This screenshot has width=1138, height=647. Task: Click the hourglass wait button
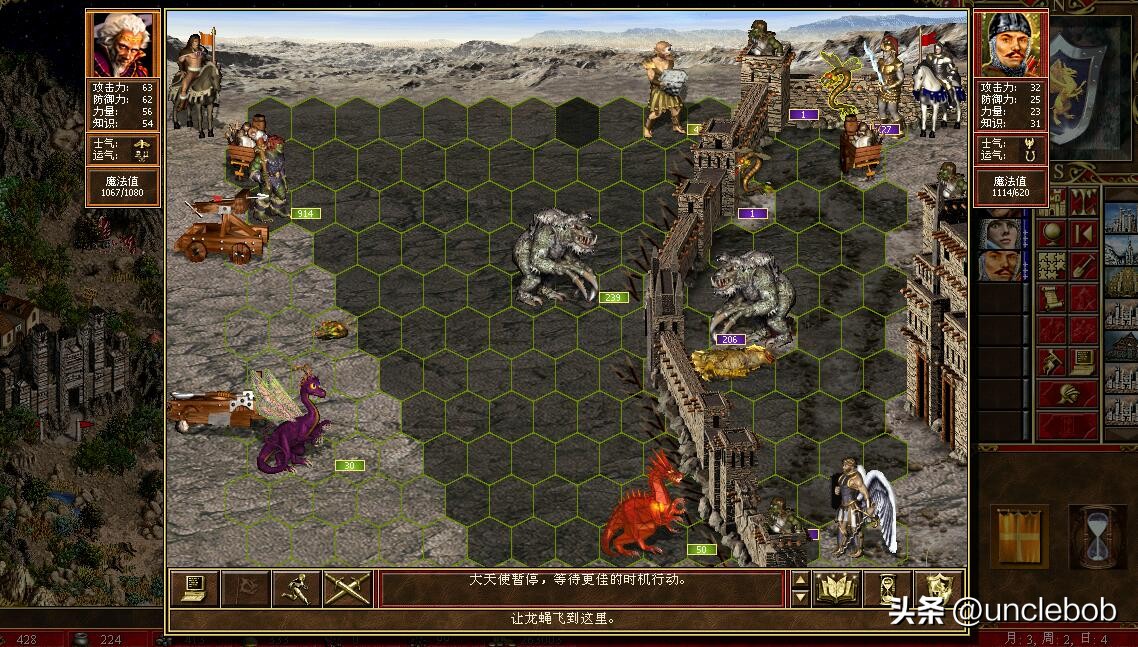tap(888, 588)
